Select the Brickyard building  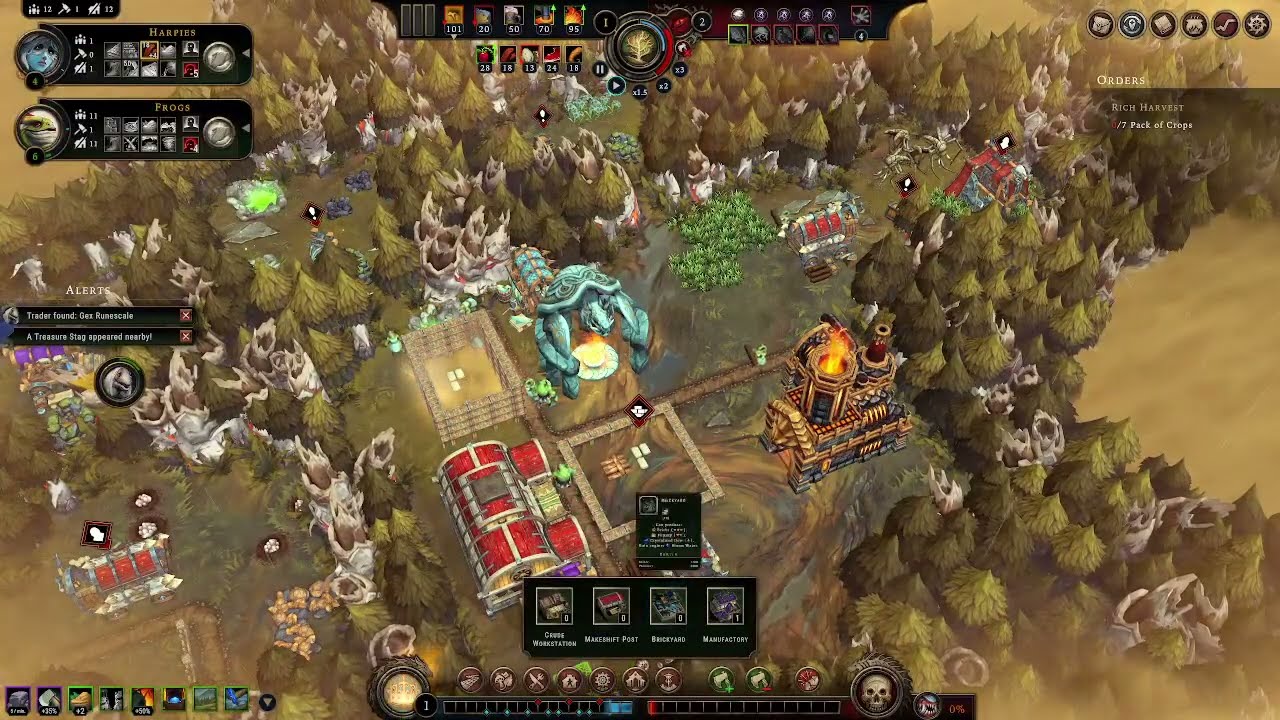coord(667,607)
